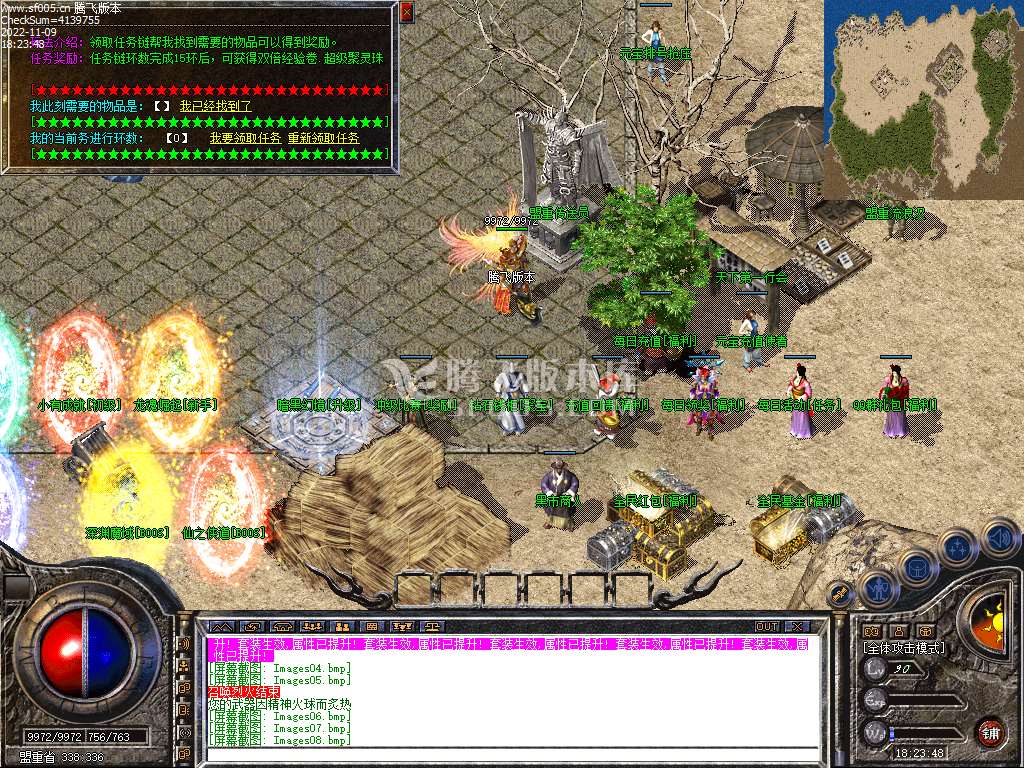
Task: Switch the 全体攻击模式 attack mode label
Action: click(x=904, y=648)
